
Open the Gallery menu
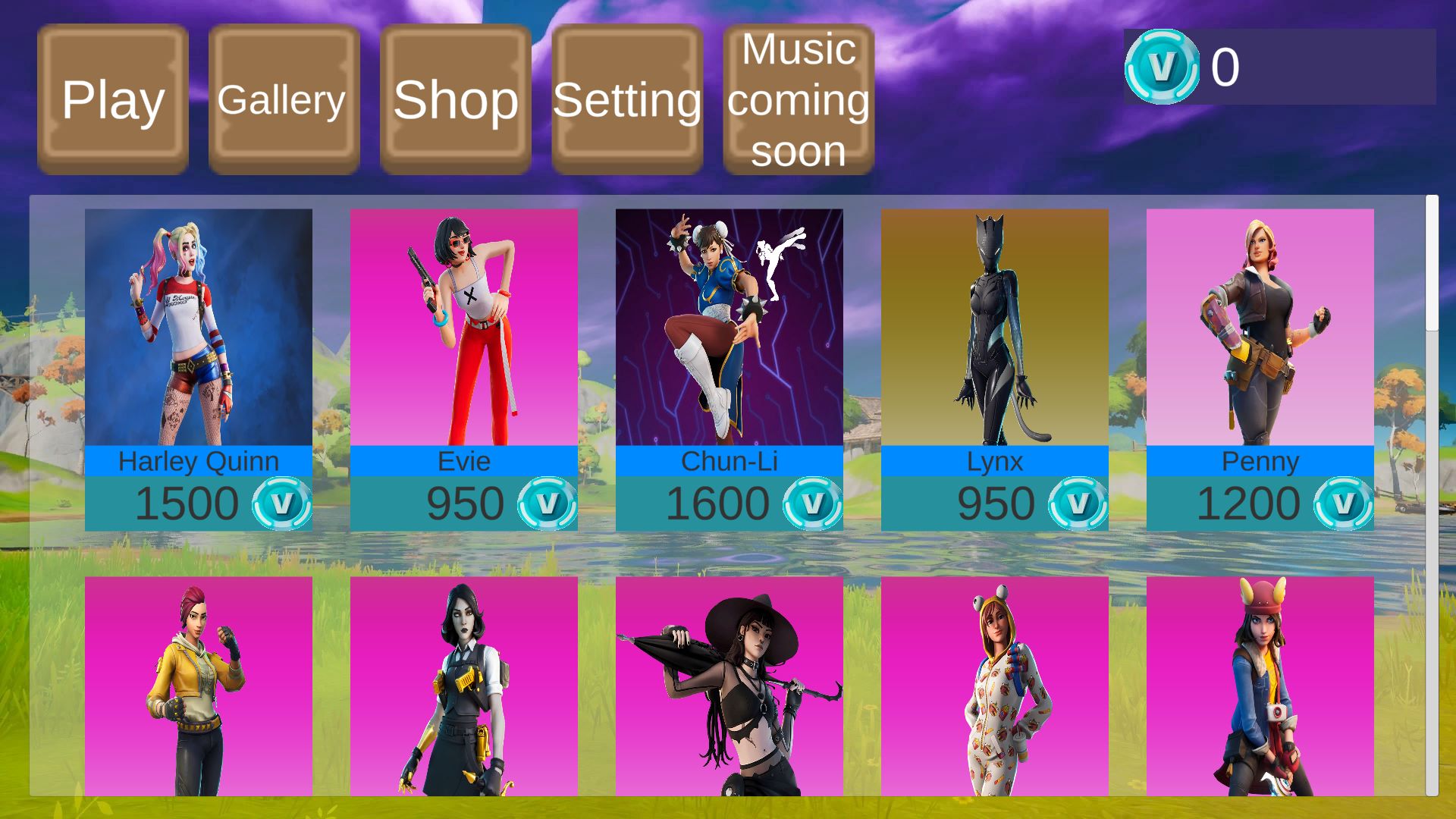click(x=284, y=99)
